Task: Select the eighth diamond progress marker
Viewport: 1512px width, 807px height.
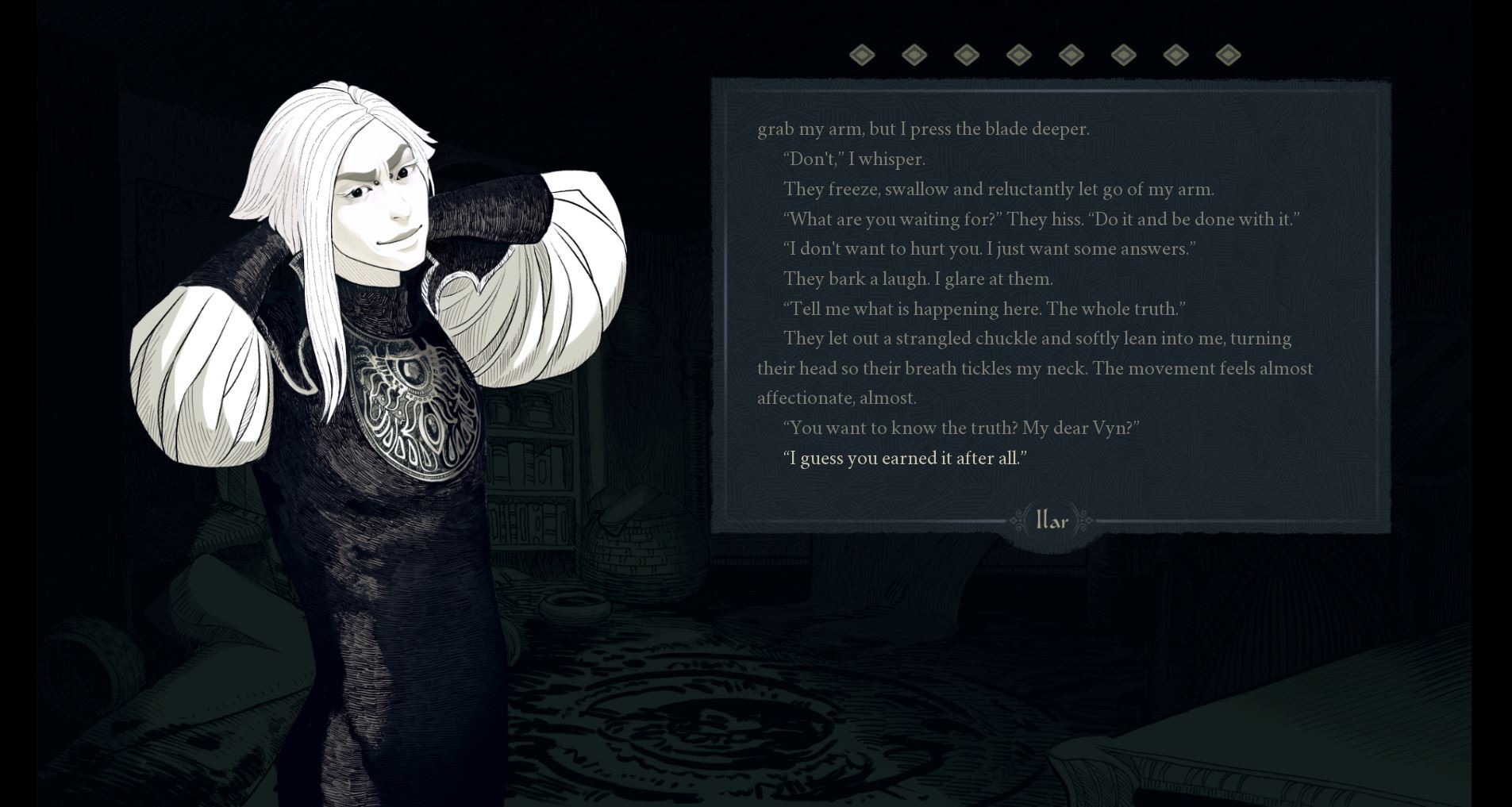Action: pyautogui.click(x=1228, y=54)
